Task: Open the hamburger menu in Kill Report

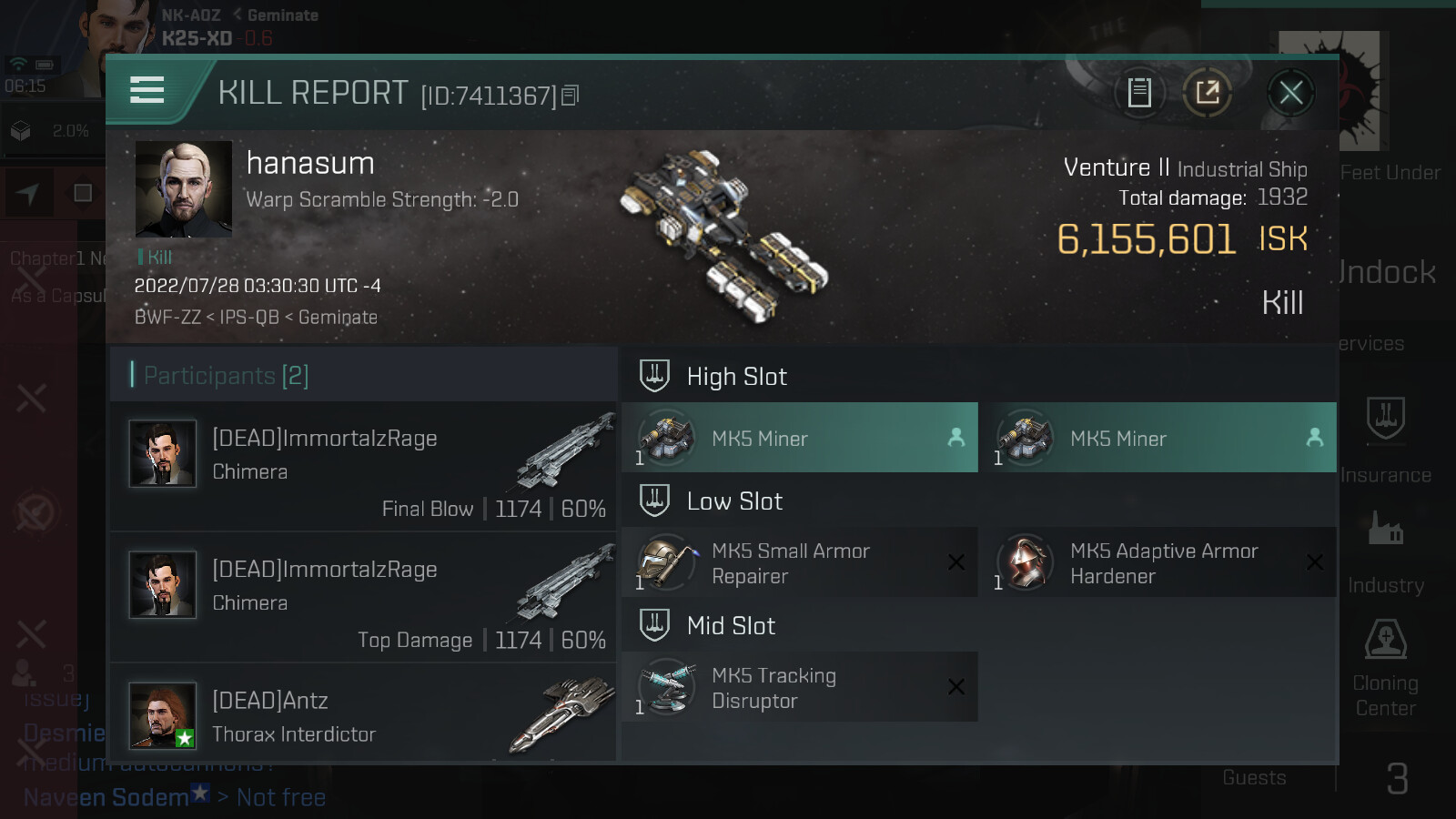Action: pyautogui.click(x=147, y=91)
